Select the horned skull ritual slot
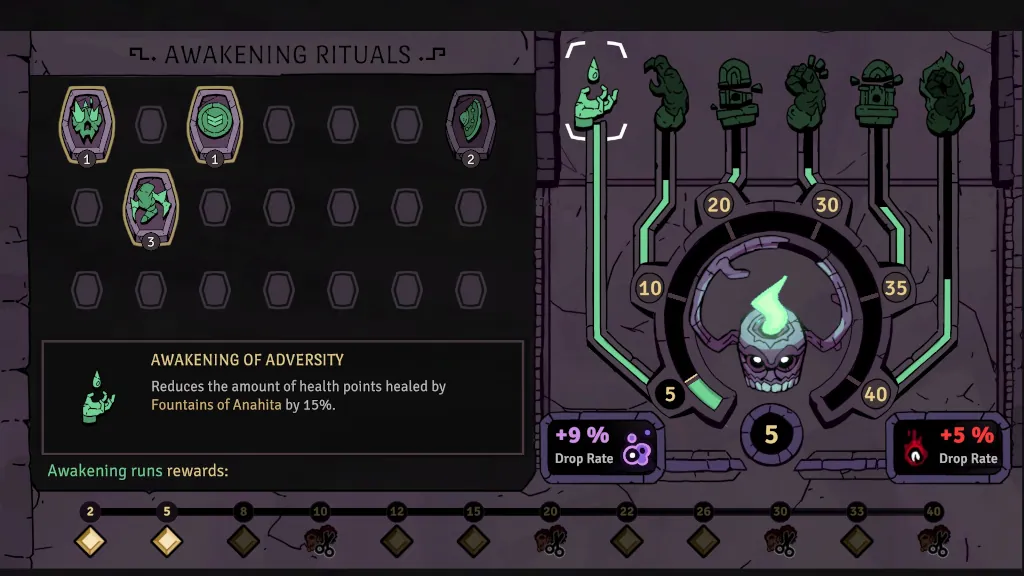 point(87,122)
